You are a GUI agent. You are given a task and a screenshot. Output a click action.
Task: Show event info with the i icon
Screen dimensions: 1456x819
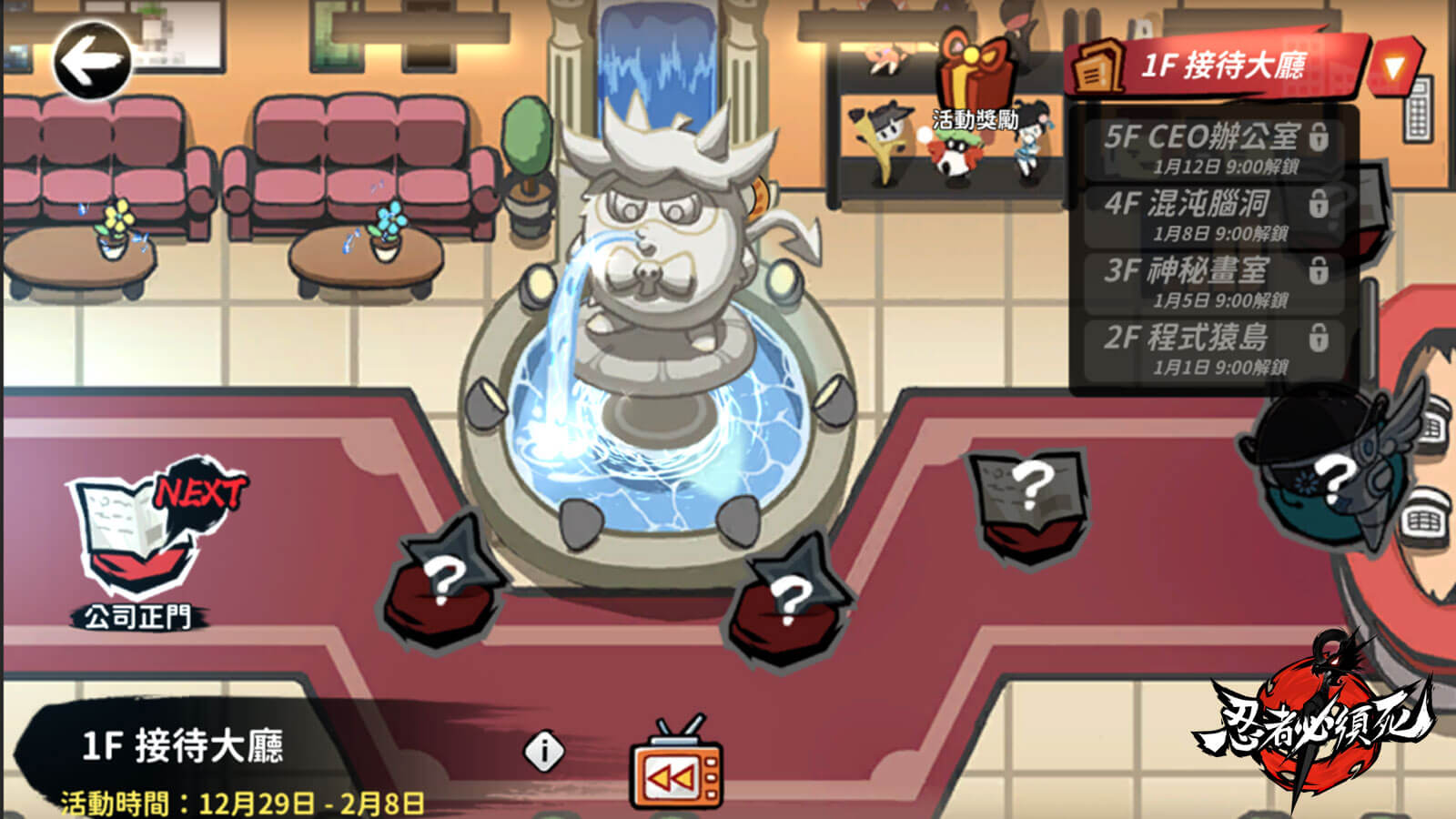click(544, 752)
